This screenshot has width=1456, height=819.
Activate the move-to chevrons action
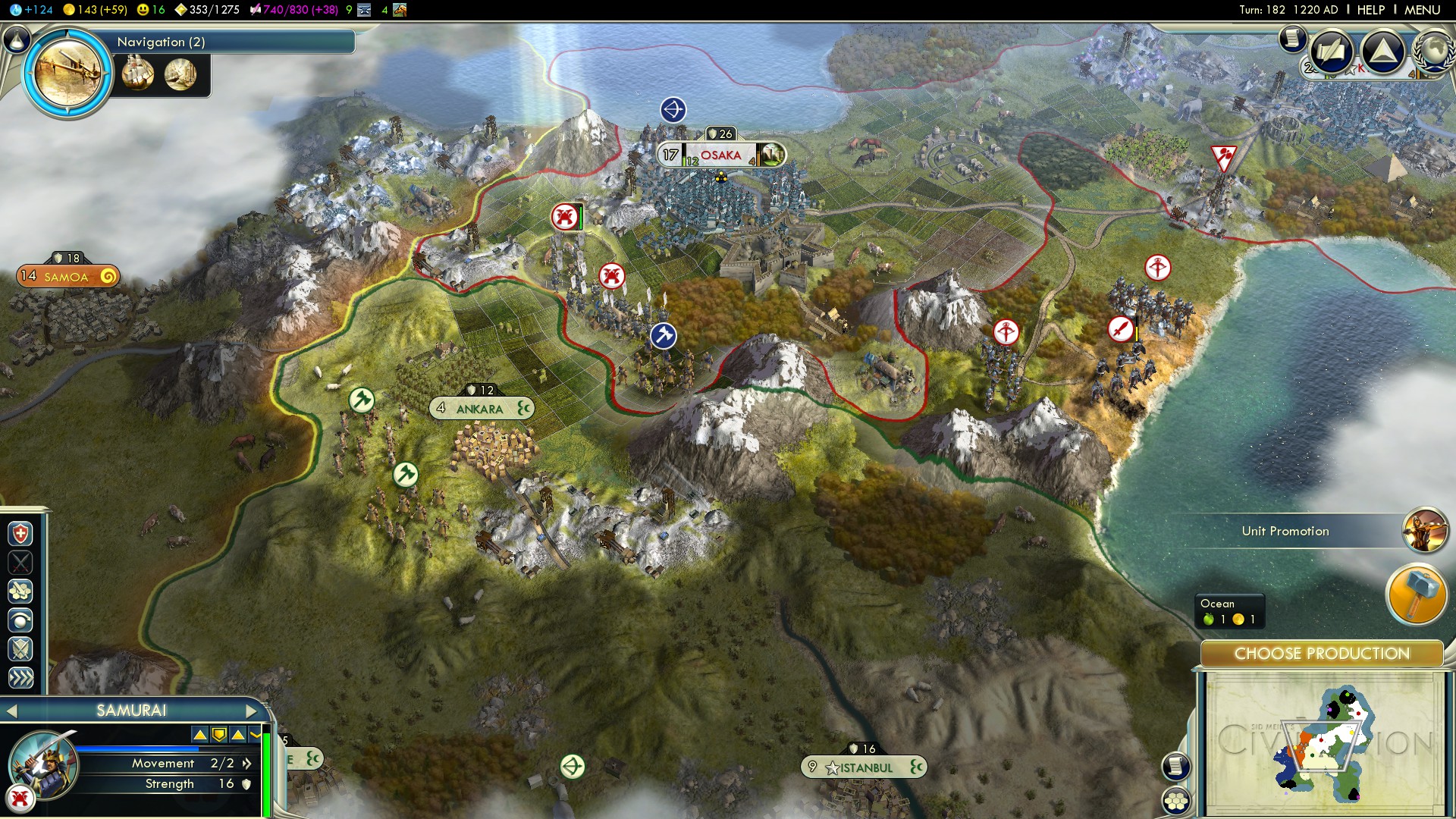click(x=20, y=678)
